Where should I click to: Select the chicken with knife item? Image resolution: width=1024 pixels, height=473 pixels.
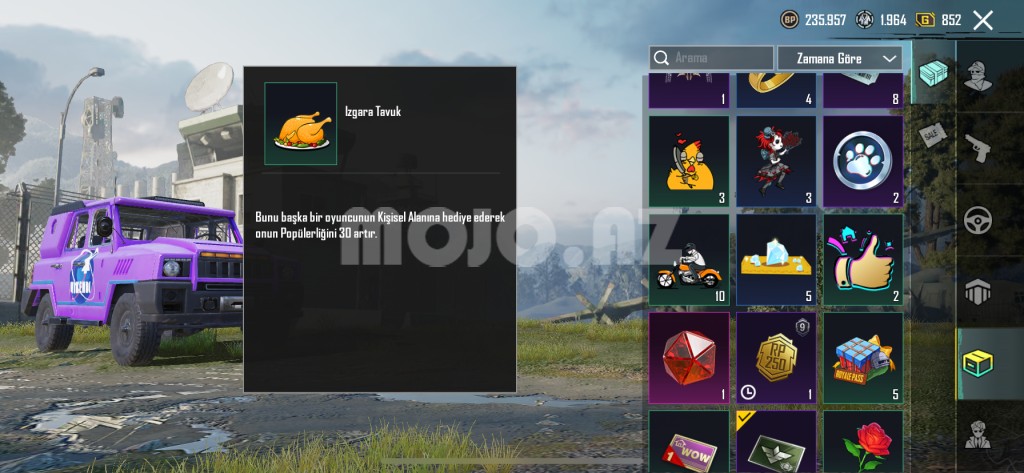(x=689, y=162)
